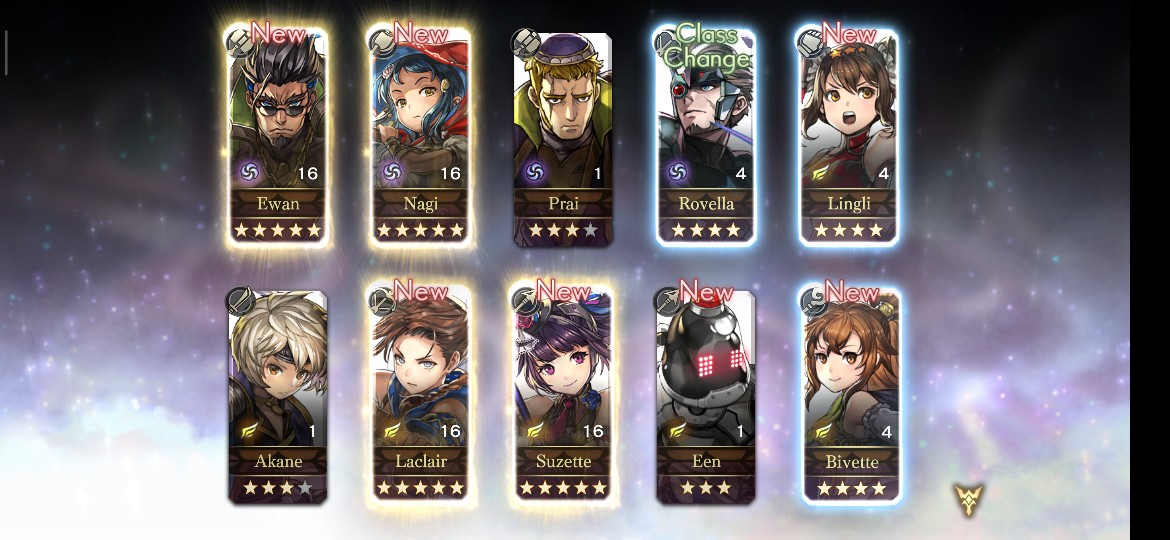Open Nagi's five-star card
The height and width of the screenshot is (540, 1170).
click(420, 135)
